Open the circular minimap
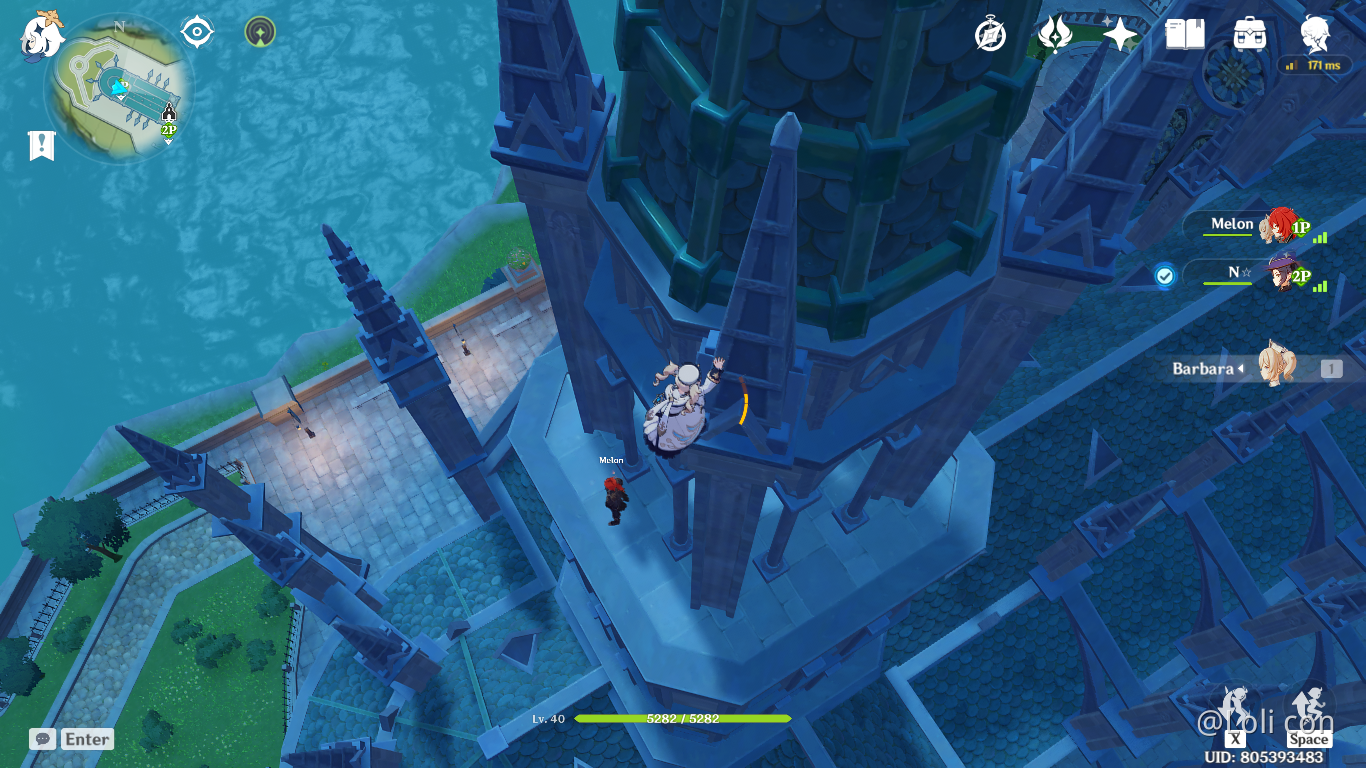This screenshot has height=768, width=1366. tap(119, 88)
